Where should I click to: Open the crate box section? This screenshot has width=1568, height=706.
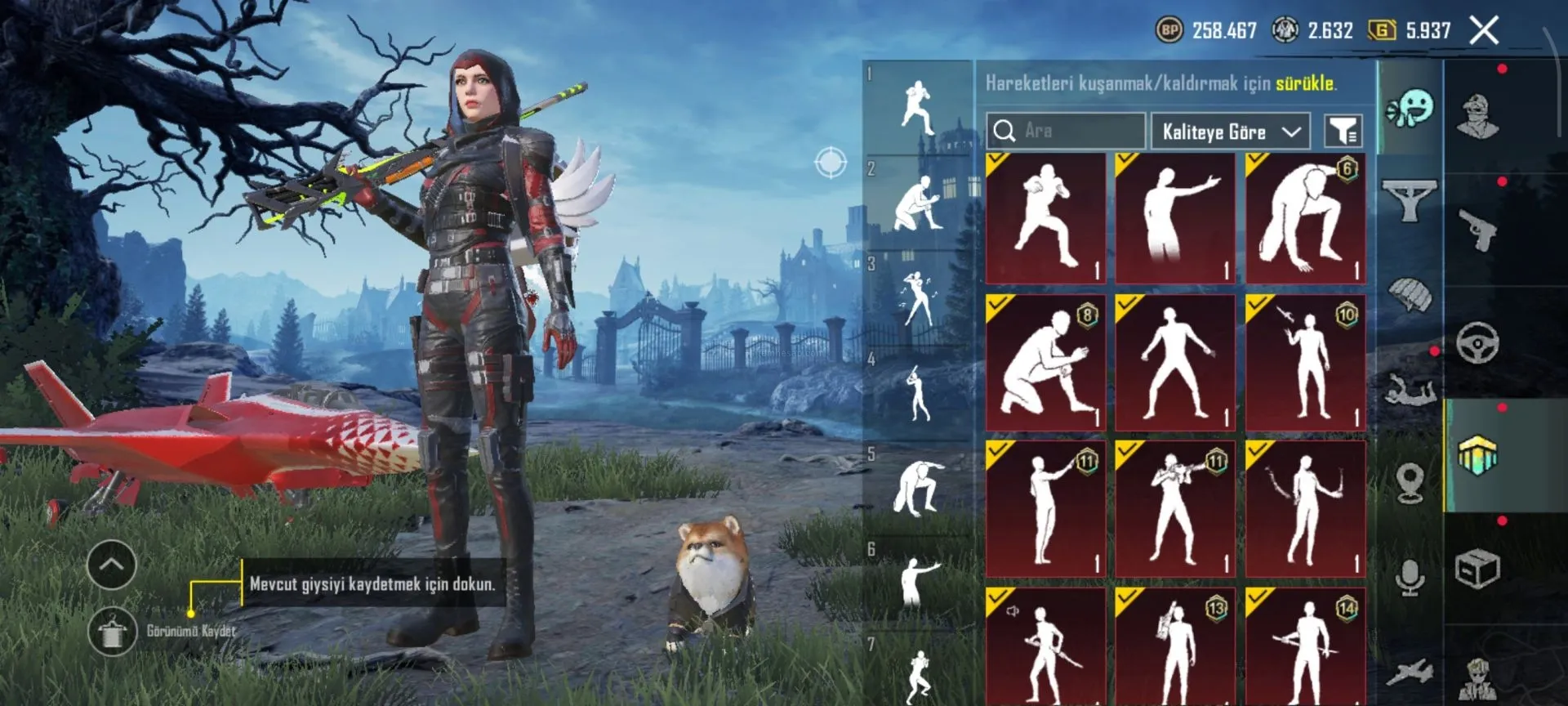1478,569
